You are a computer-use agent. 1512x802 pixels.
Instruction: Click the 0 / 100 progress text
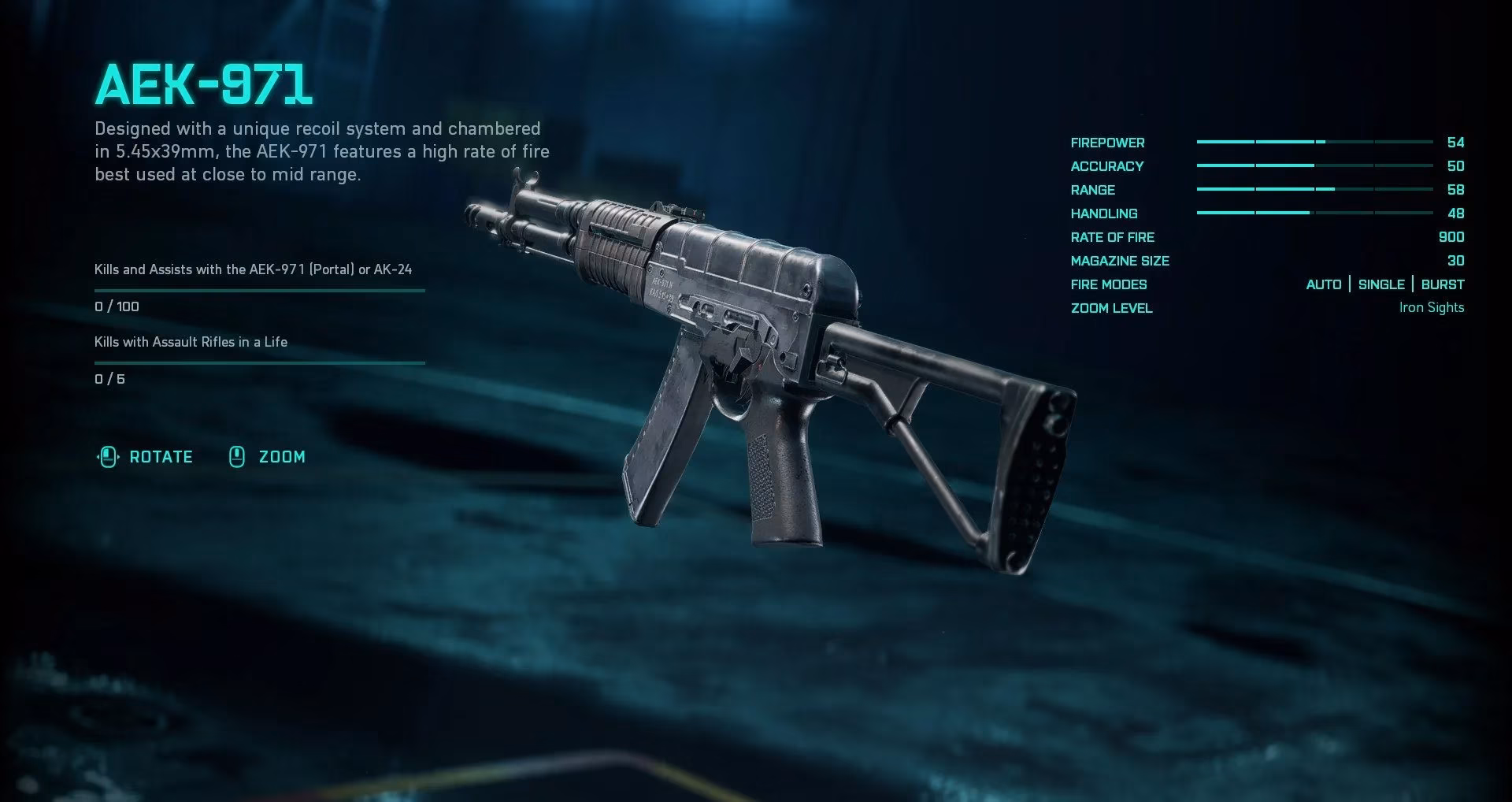click(x=116, y=306)
